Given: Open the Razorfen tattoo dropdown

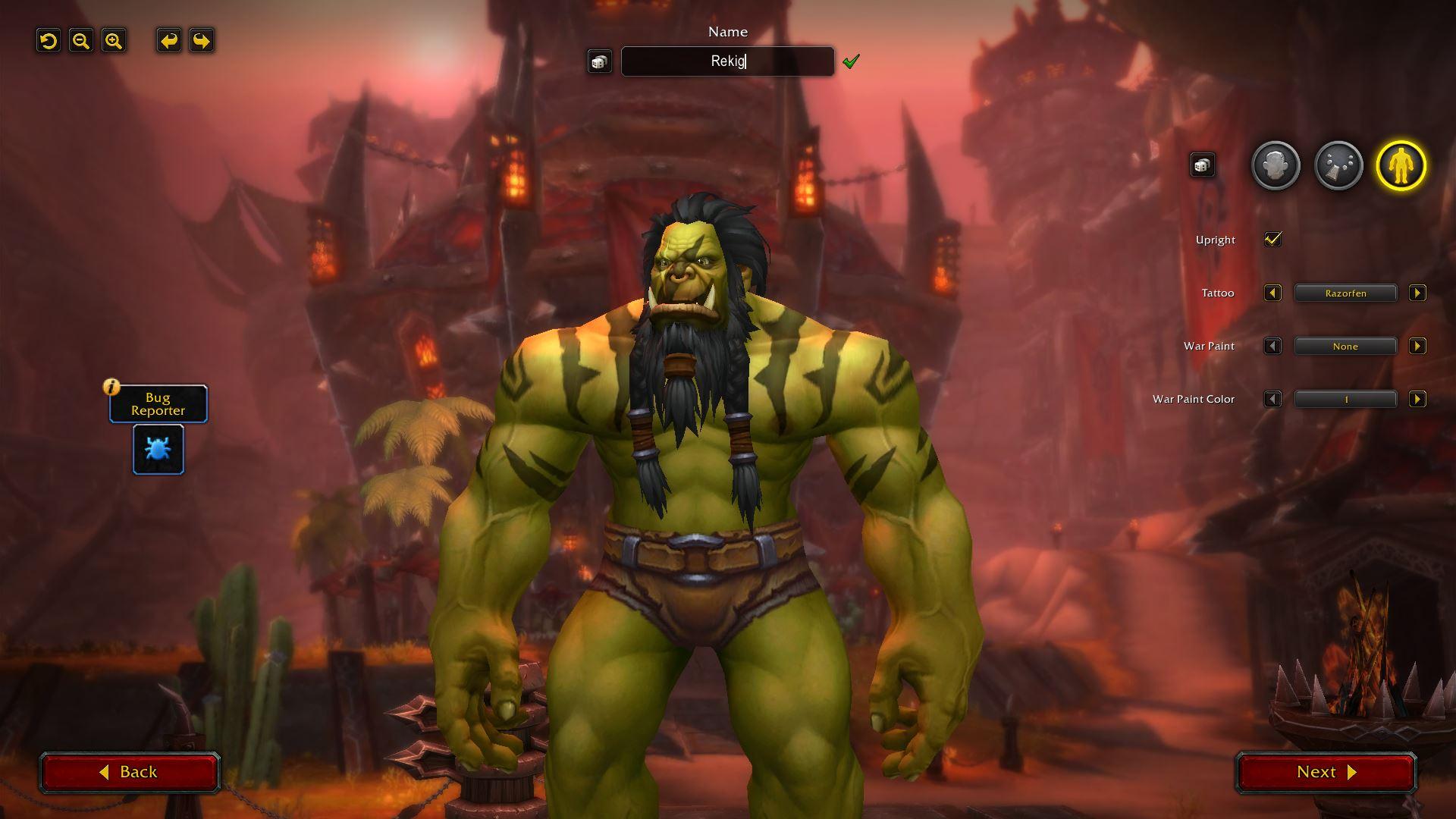Looking at the screenshot, I should (1345, 293).
